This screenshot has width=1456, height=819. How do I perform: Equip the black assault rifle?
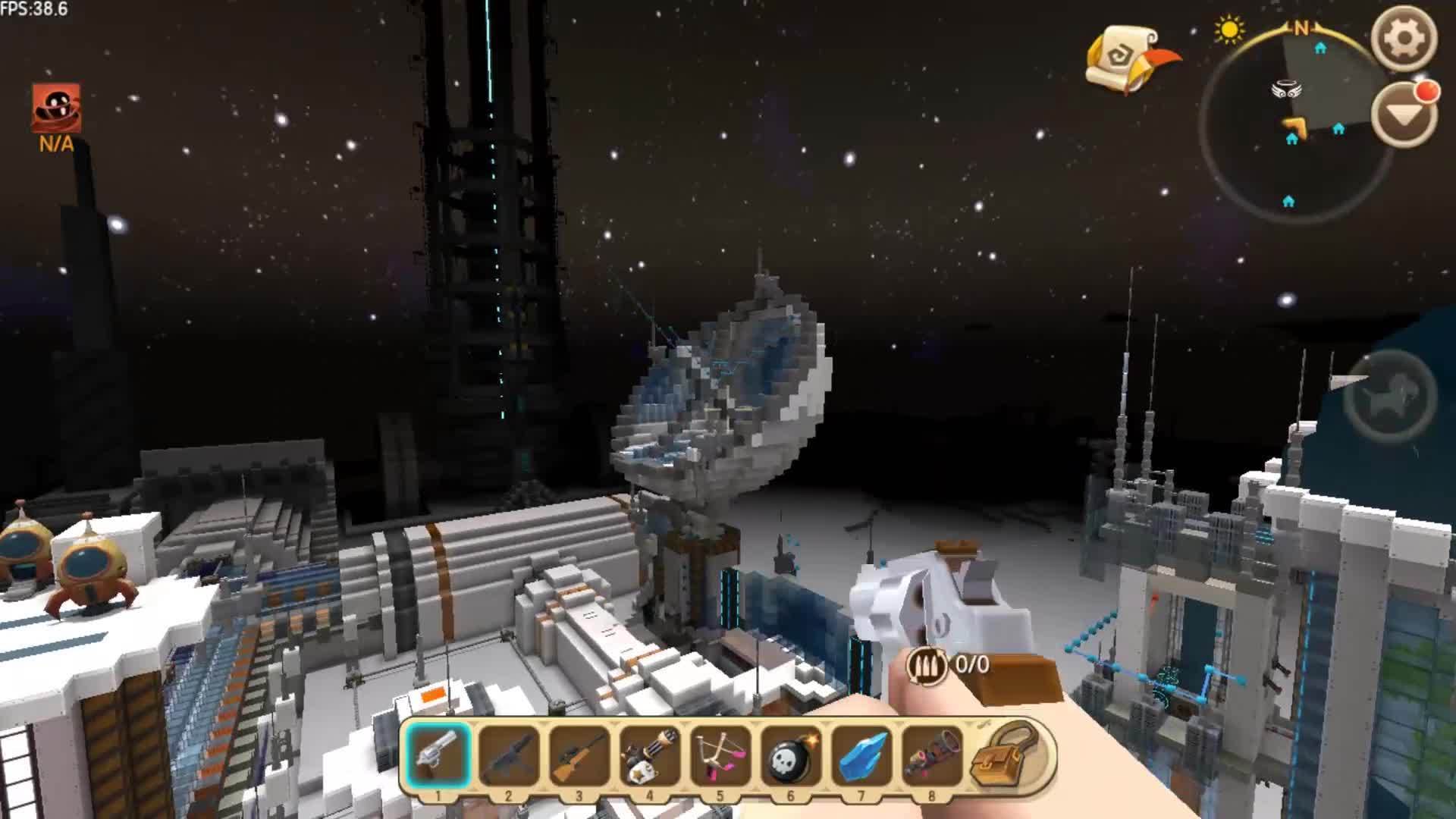[508, 755]
